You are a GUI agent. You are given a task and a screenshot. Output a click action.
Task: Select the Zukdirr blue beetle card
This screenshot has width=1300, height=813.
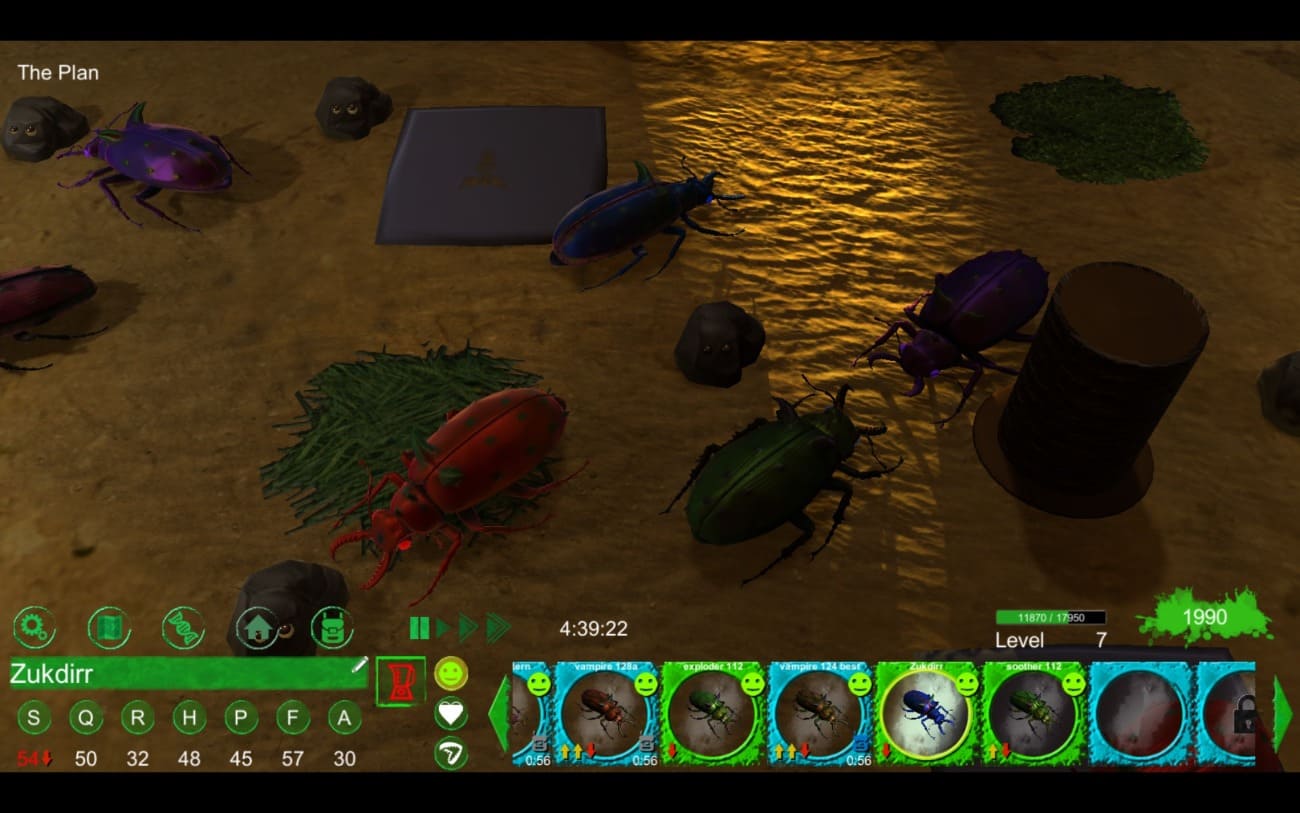pos(927,712)
